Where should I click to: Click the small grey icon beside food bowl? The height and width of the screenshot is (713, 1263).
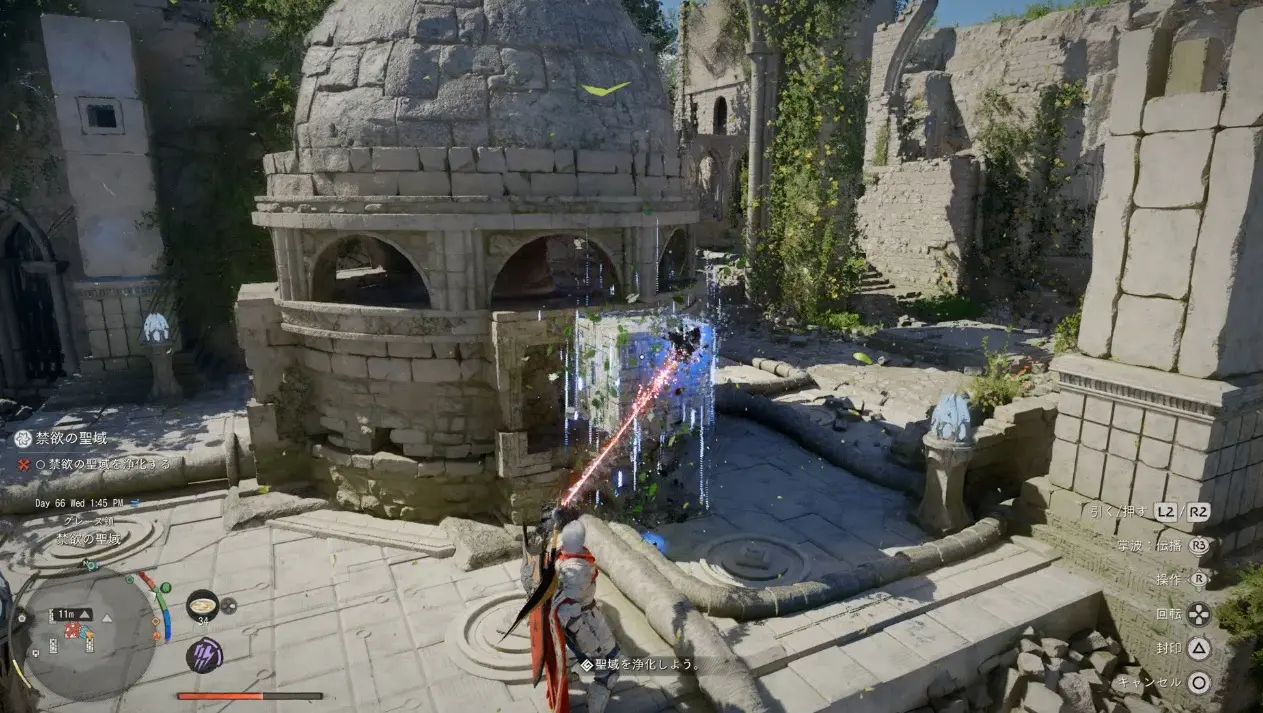(x=229, y=605)
